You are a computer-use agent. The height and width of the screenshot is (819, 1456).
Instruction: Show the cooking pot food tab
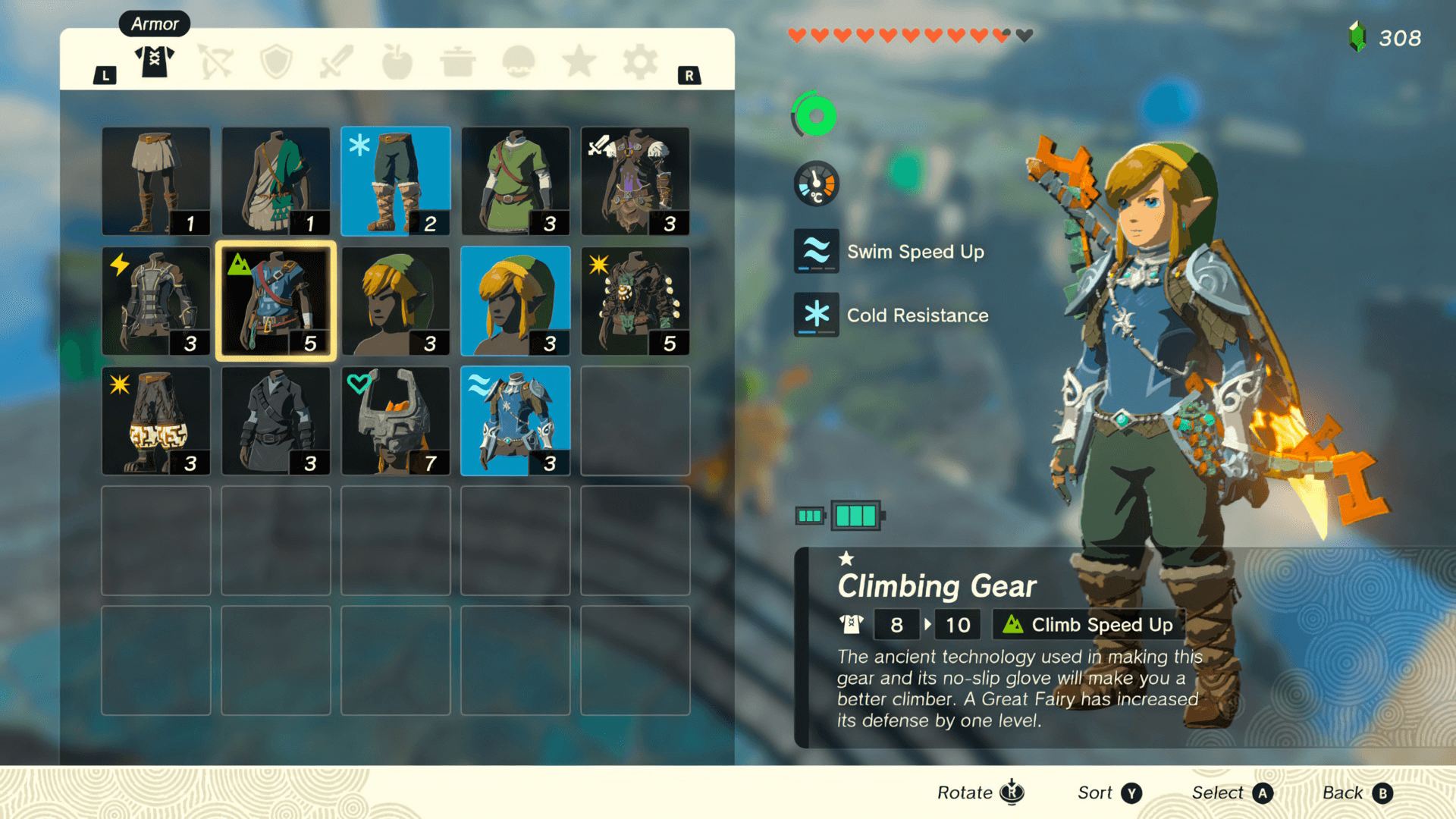tap(457, 62)
